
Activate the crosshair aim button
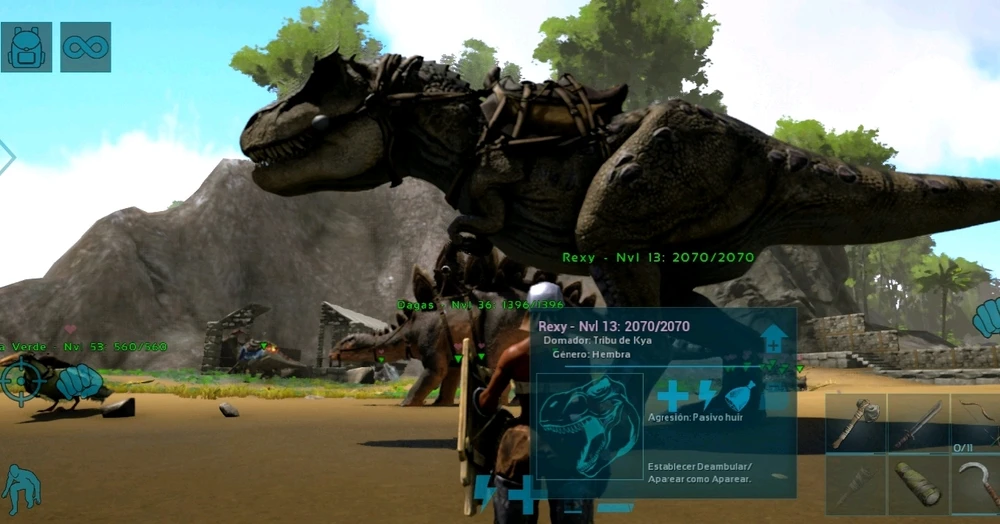20,380
